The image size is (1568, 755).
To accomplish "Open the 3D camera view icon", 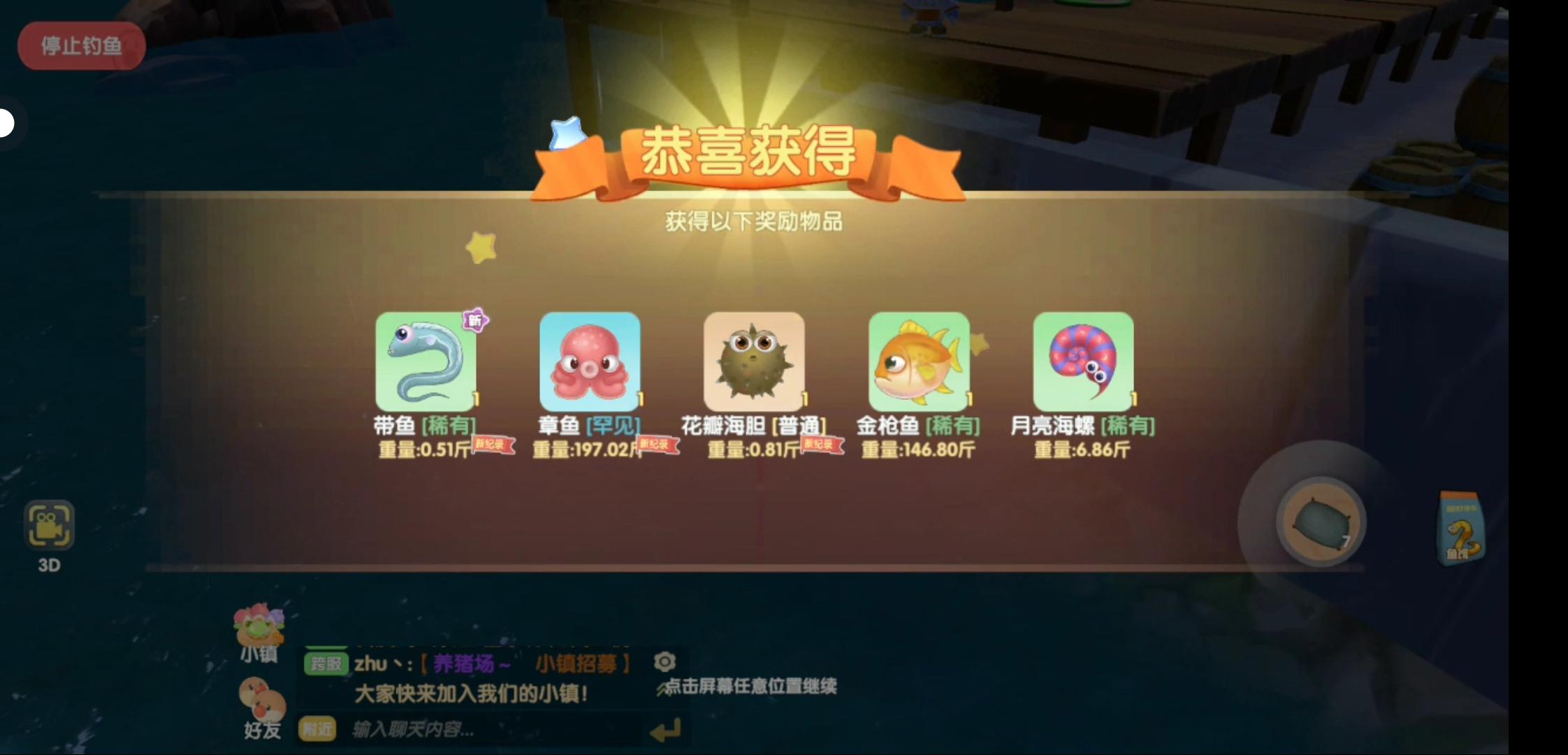I will click(50, 525).
